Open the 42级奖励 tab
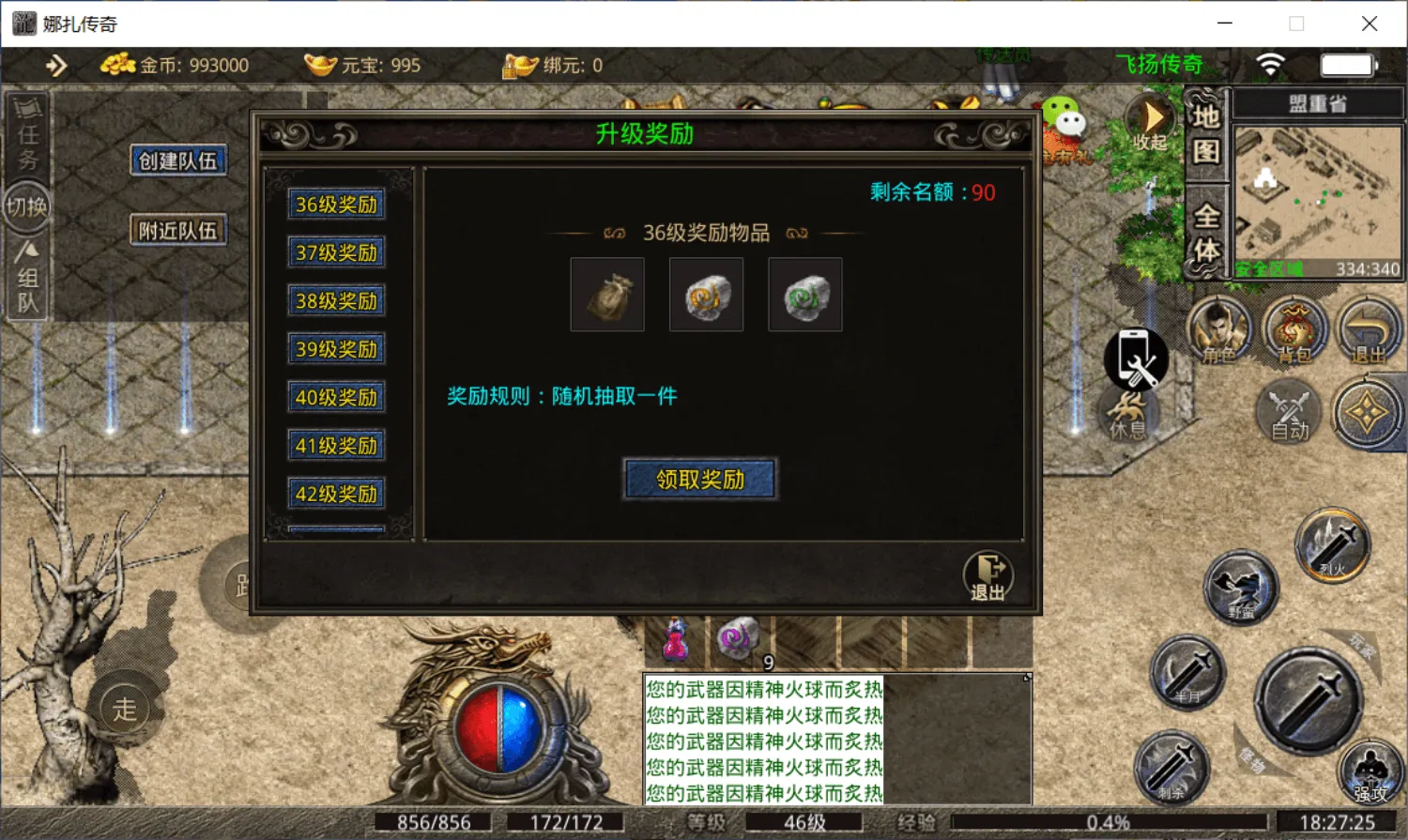Viewport: 1408px width, 840px height. coord(336,495)
